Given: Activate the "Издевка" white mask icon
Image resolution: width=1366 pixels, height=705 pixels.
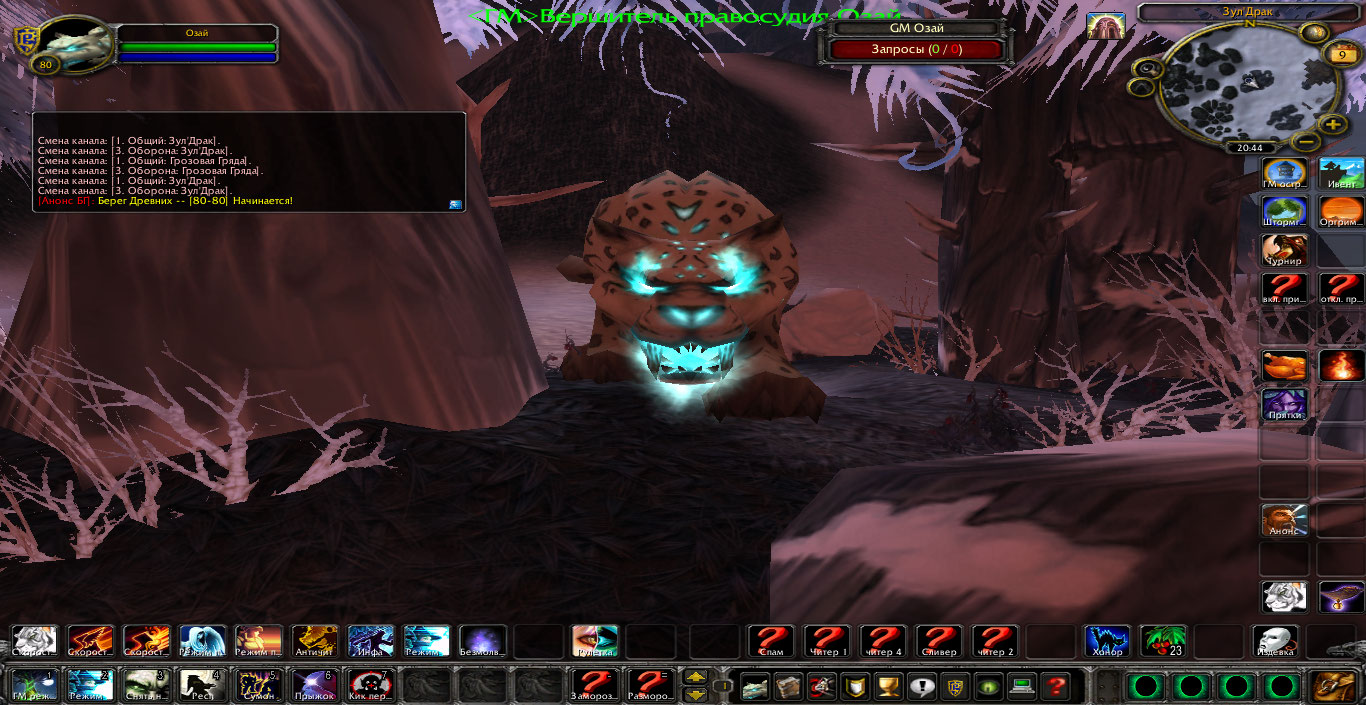Looking at the screenshot, I should (1276, 641).
